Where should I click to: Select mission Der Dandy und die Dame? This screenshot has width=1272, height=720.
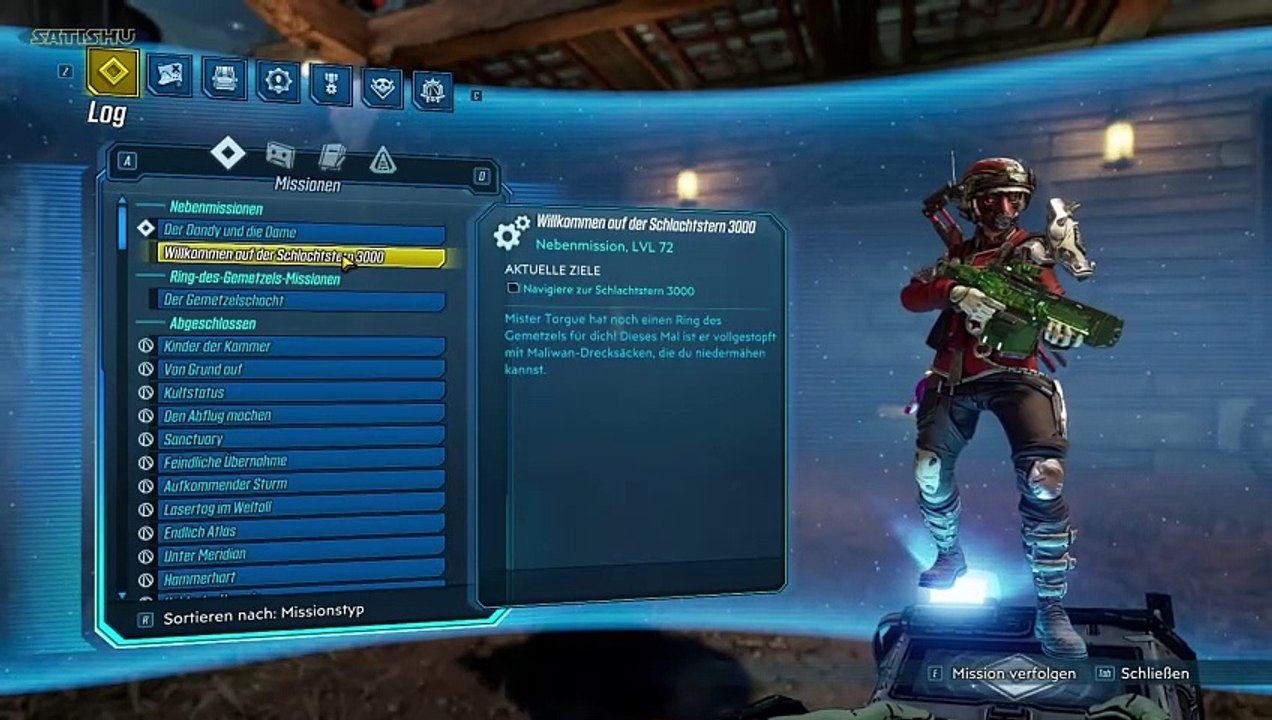(x=302, y=232)
